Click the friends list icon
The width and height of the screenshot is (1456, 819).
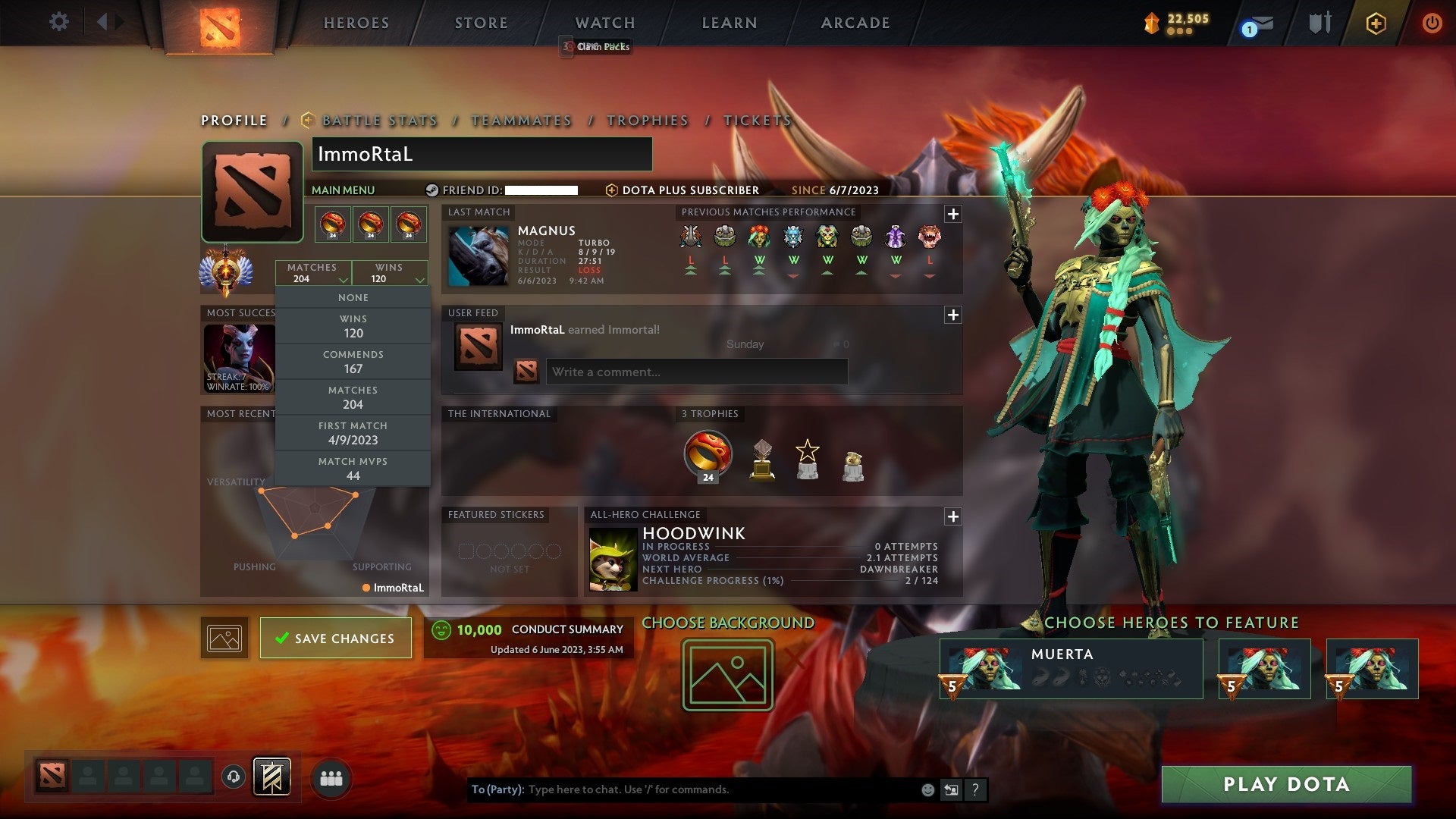point(331,777)
